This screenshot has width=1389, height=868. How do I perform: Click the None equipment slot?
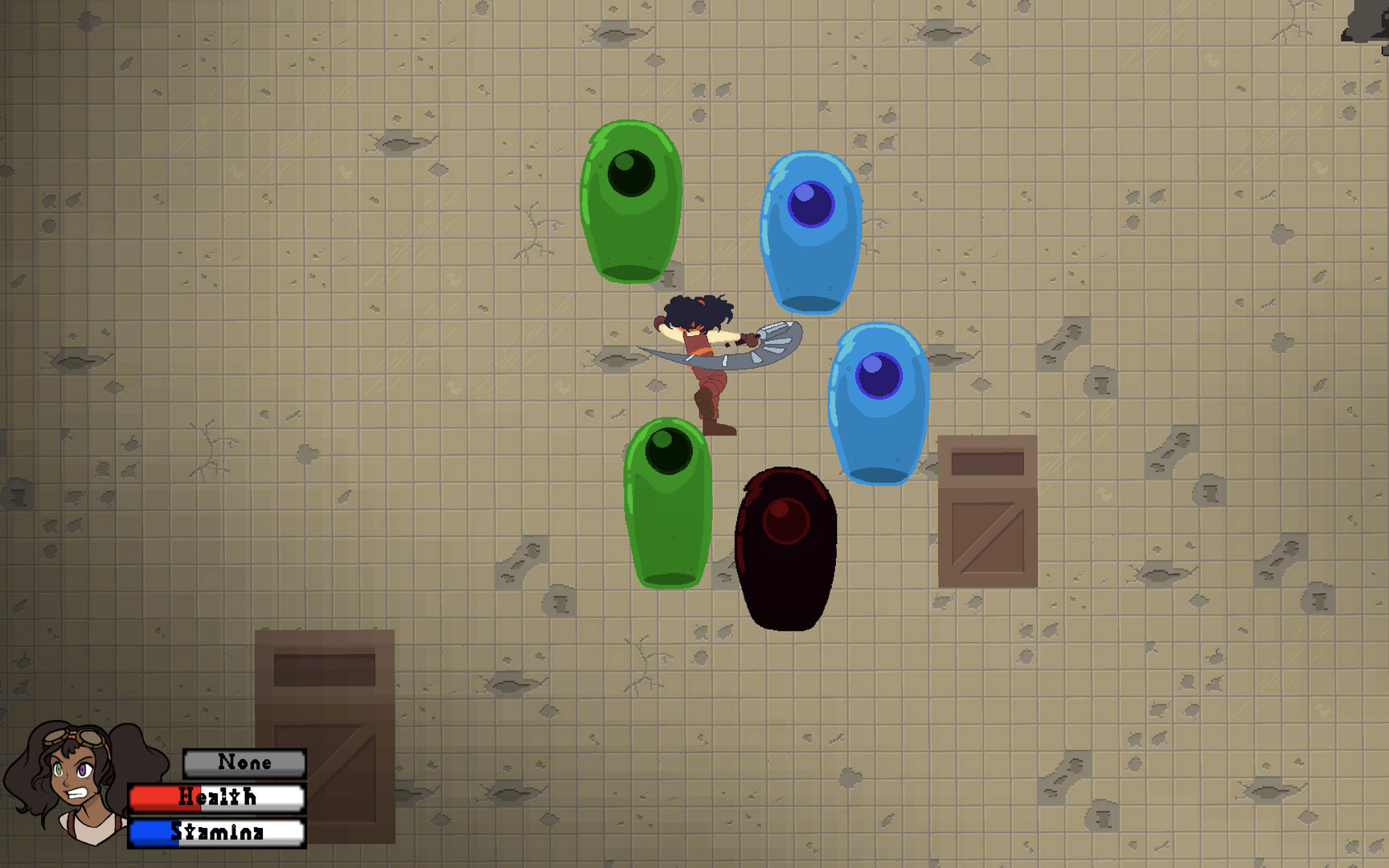pos(244,762)
